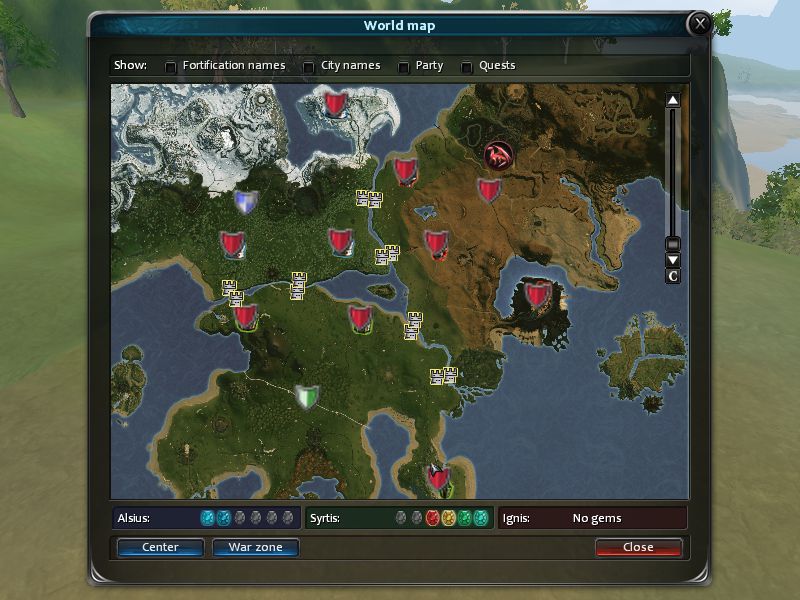Select the blue shield fort marker
This screenshot has width=800, height=600.
pos(245,202)
